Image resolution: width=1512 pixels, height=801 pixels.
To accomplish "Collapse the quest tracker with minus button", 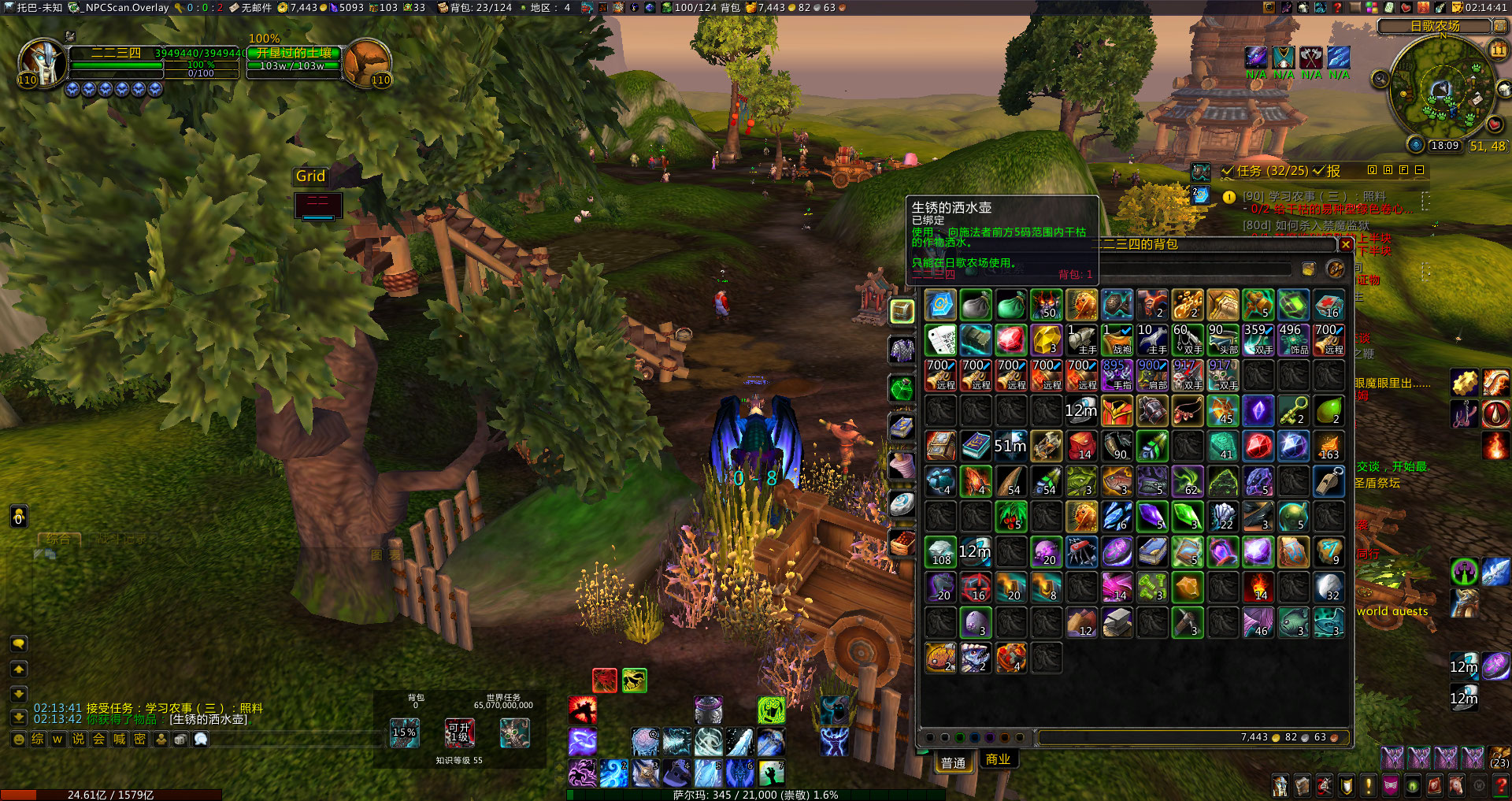I will click(1419, 170).
